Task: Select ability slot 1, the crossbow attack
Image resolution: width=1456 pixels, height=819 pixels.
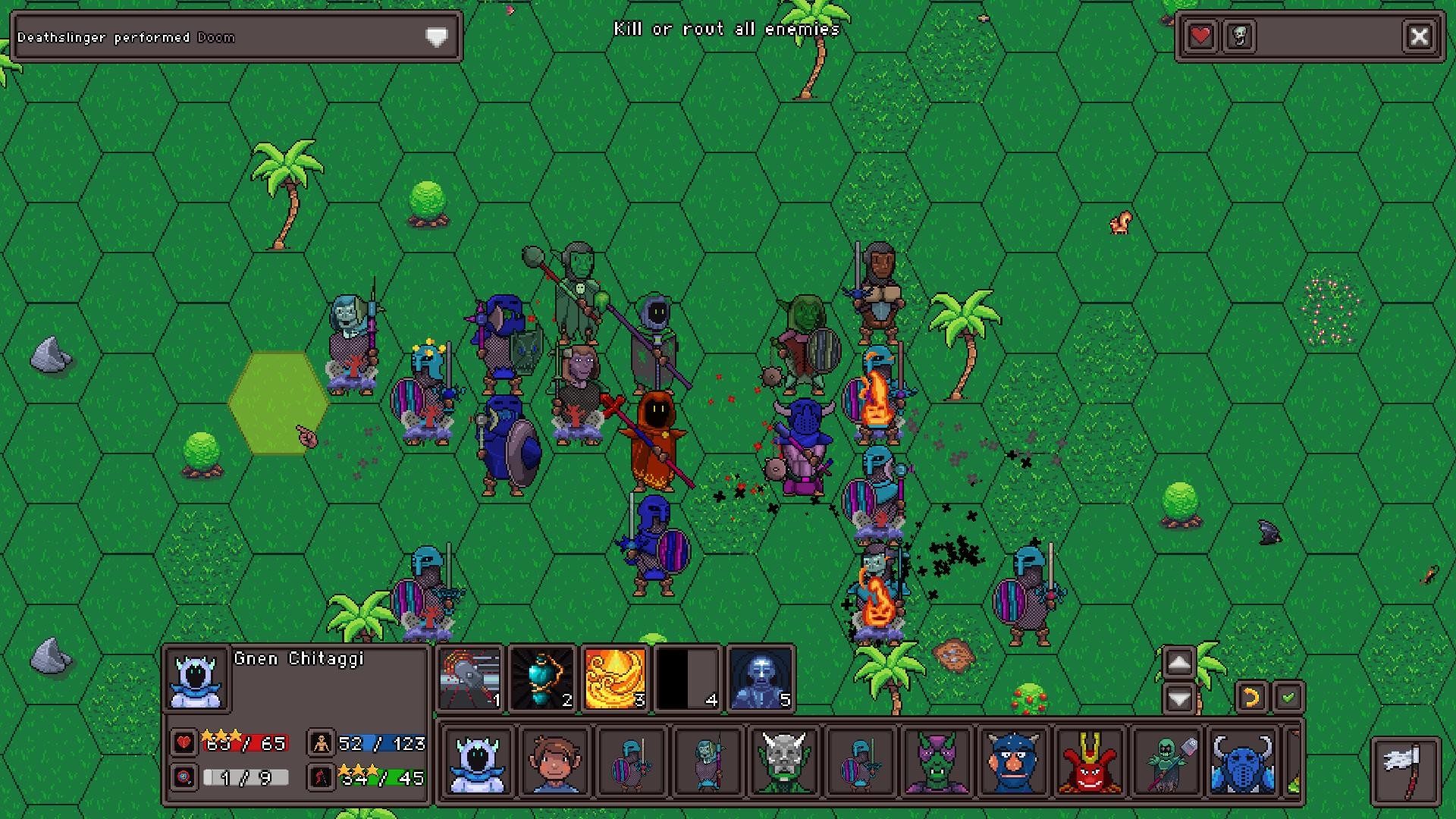Action: pos(470,680)
